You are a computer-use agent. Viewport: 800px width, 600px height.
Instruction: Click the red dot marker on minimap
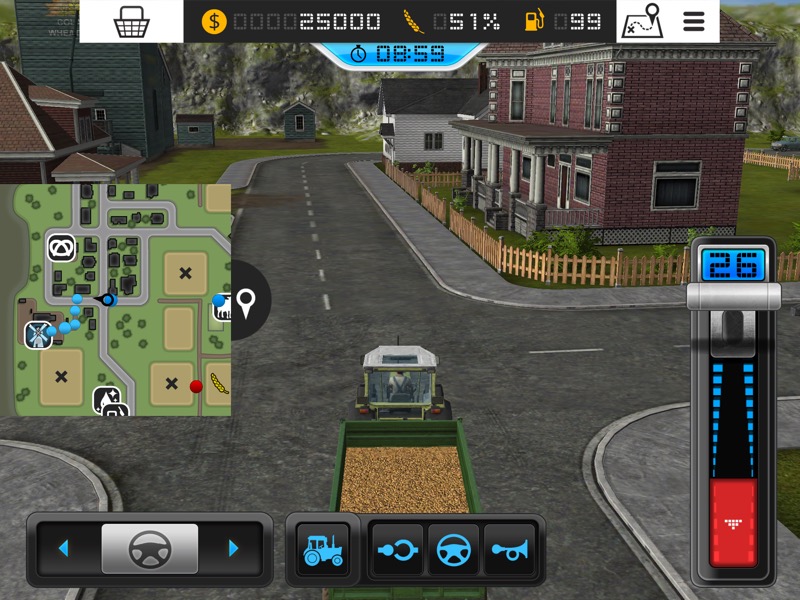click(196, 386)
